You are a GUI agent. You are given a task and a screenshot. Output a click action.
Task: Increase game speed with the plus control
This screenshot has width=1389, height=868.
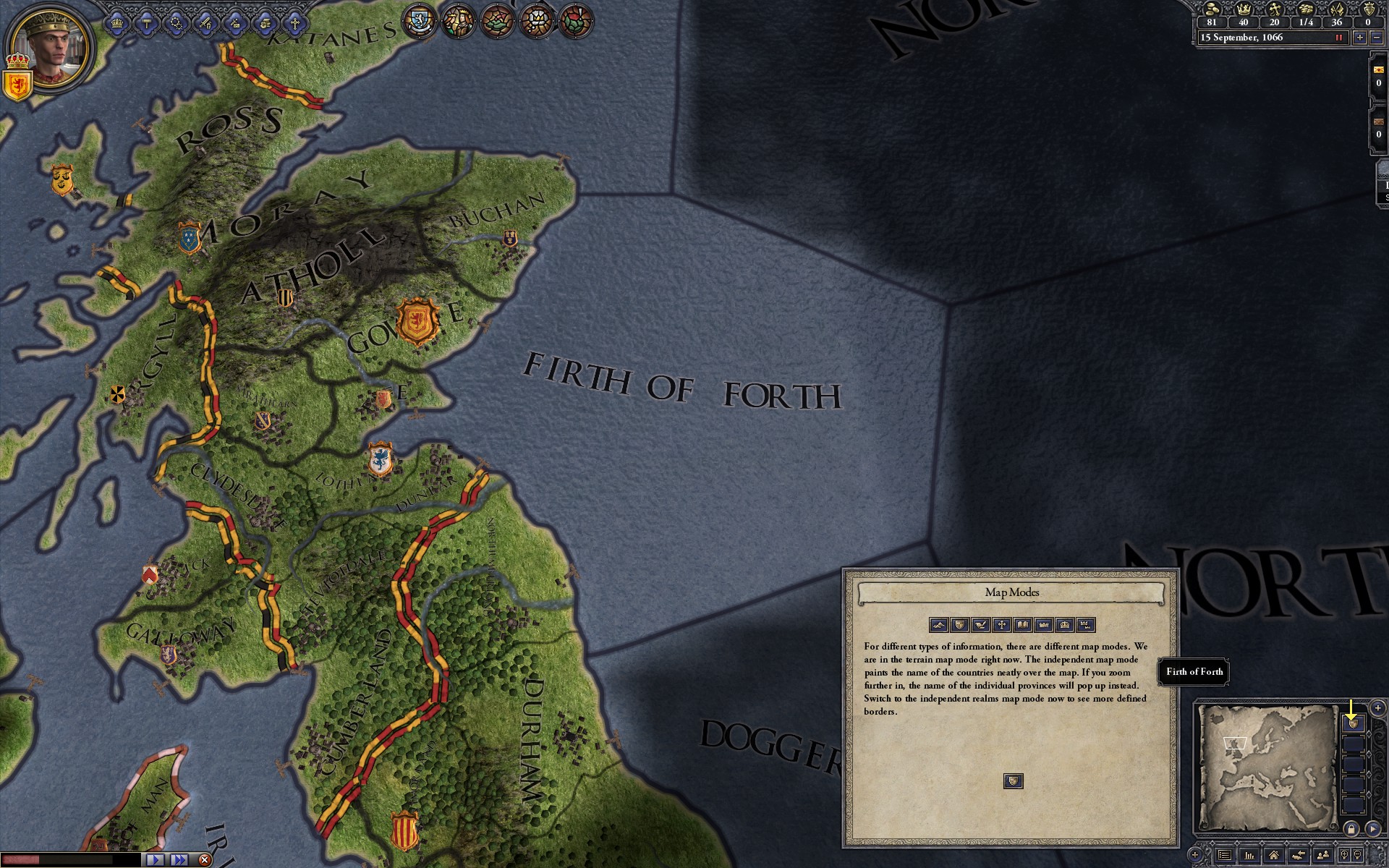1359,38
